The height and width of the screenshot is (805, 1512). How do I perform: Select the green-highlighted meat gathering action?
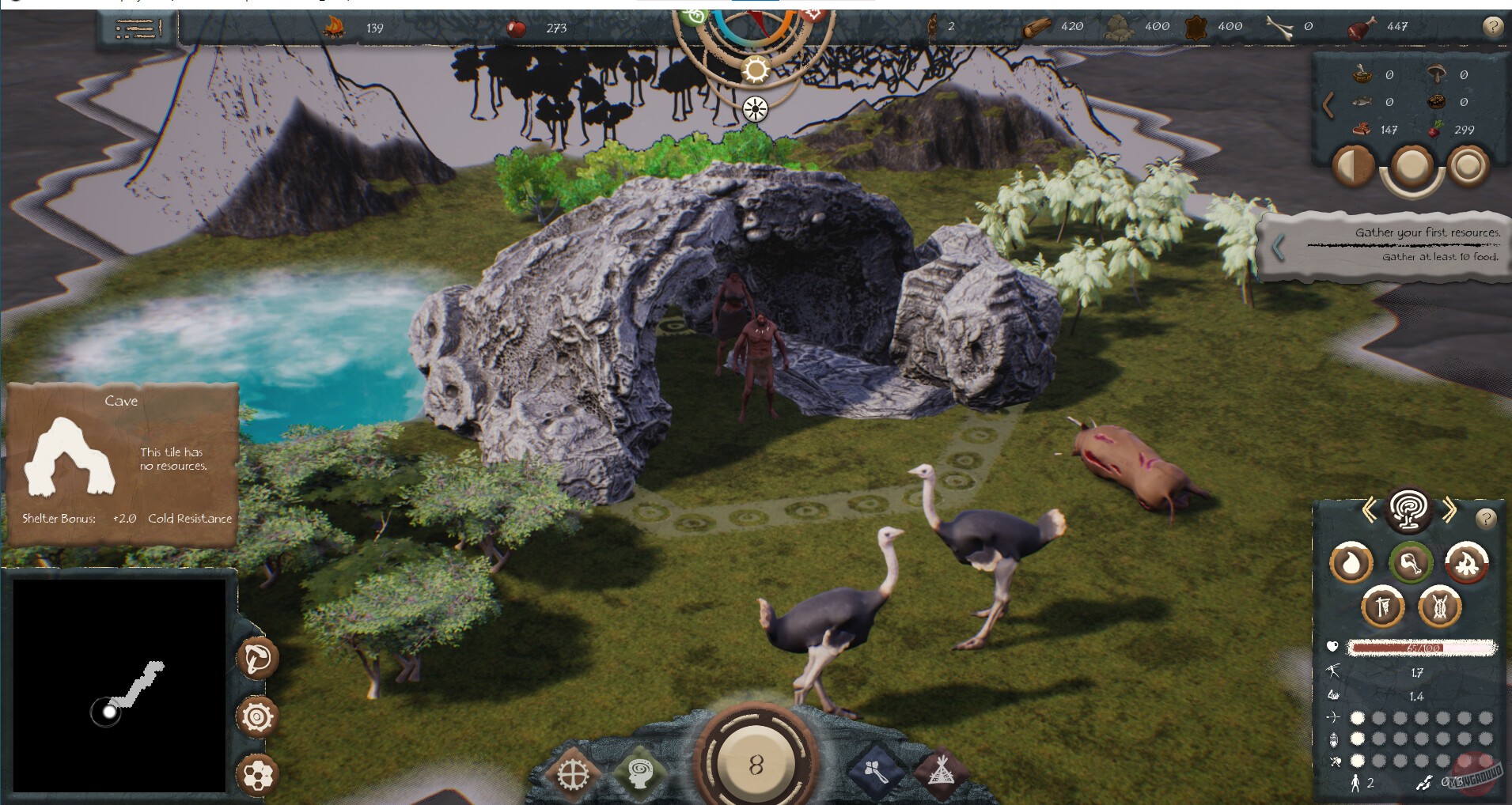pos(1412,563)
